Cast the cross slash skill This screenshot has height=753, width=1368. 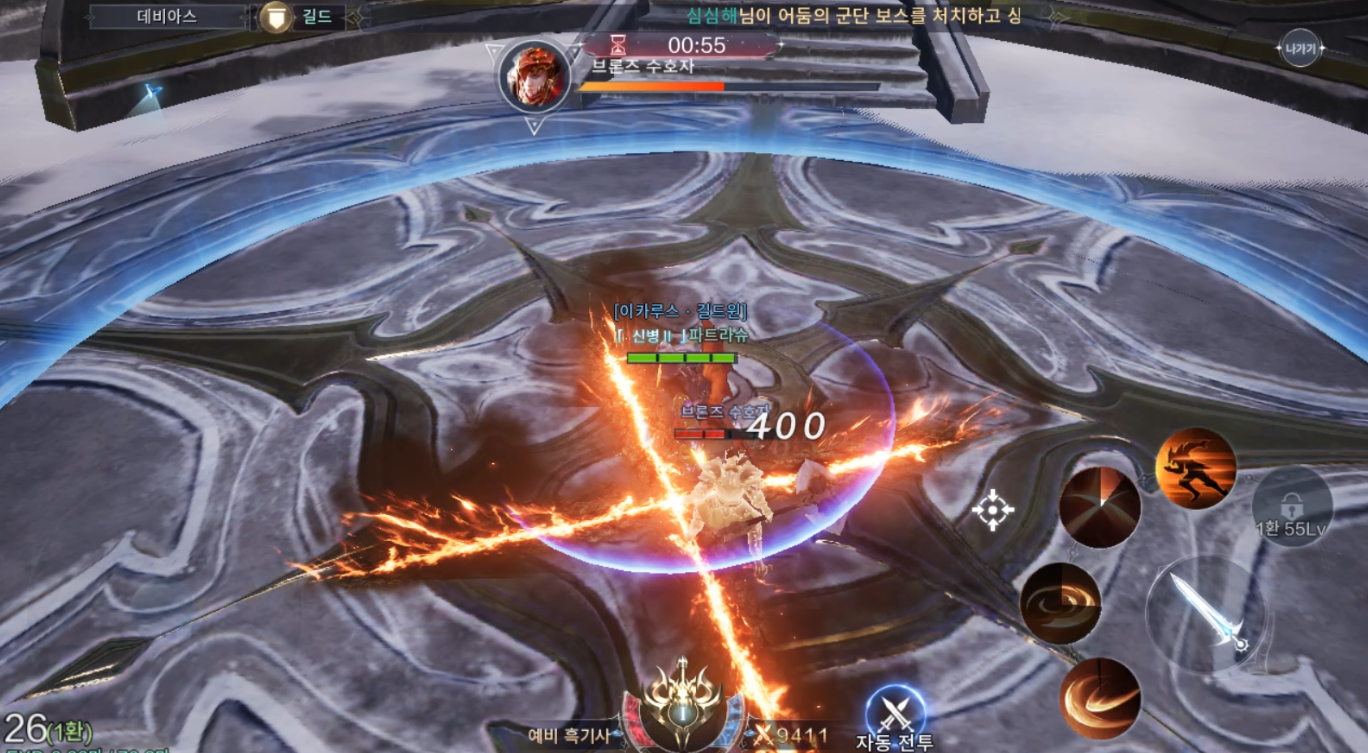coord(1100,507)
